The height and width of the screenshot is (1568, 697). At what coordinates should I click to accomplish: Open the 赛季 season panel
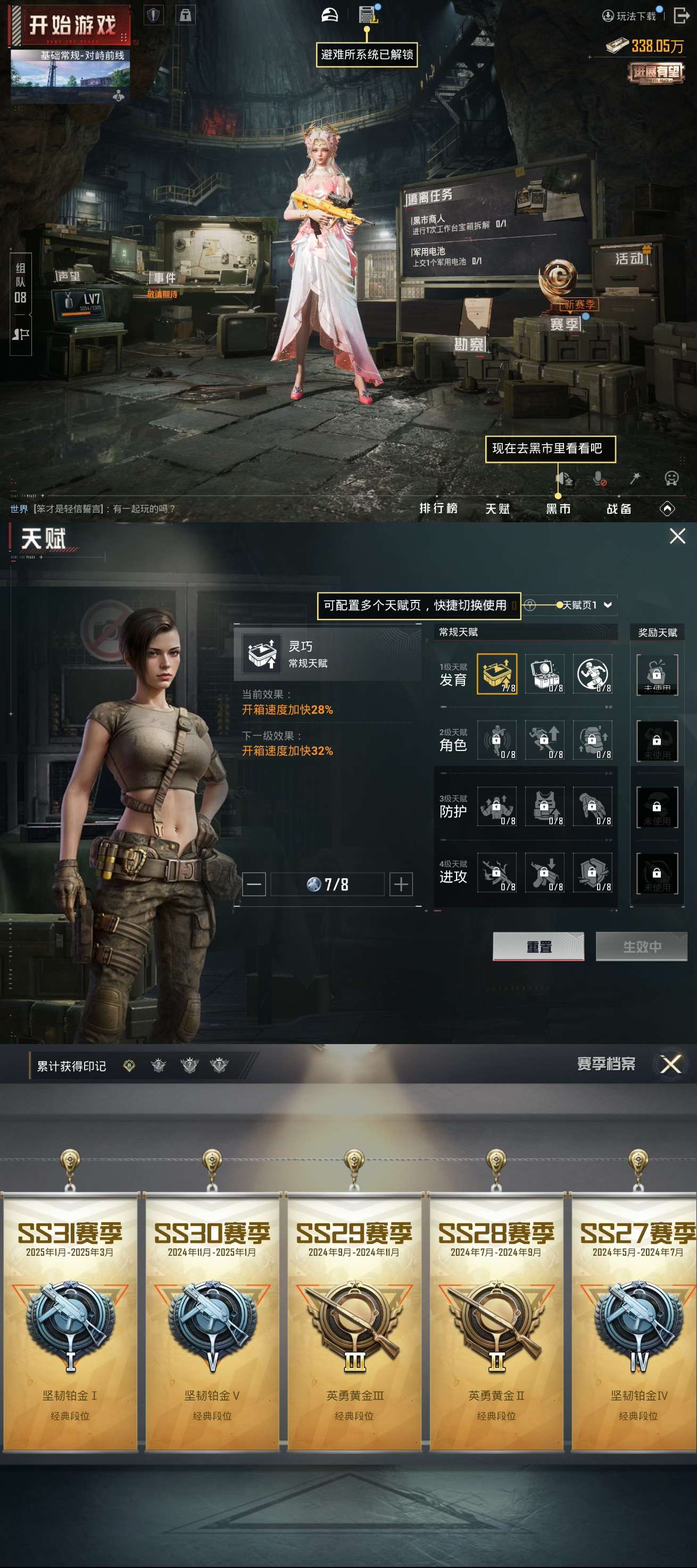tap(563, 324)
